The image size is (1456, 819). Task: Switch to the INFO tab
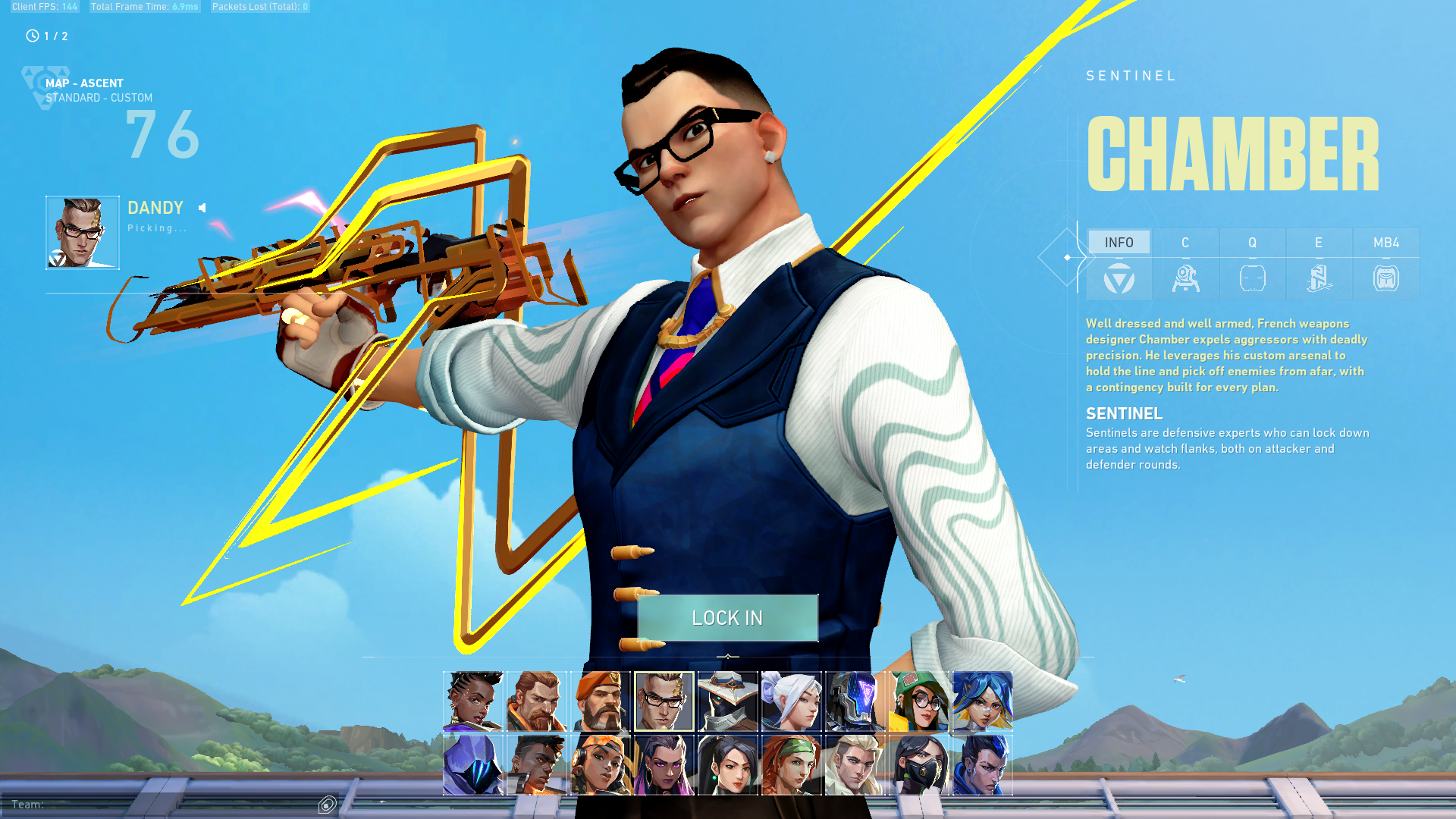pos(1119,242)
